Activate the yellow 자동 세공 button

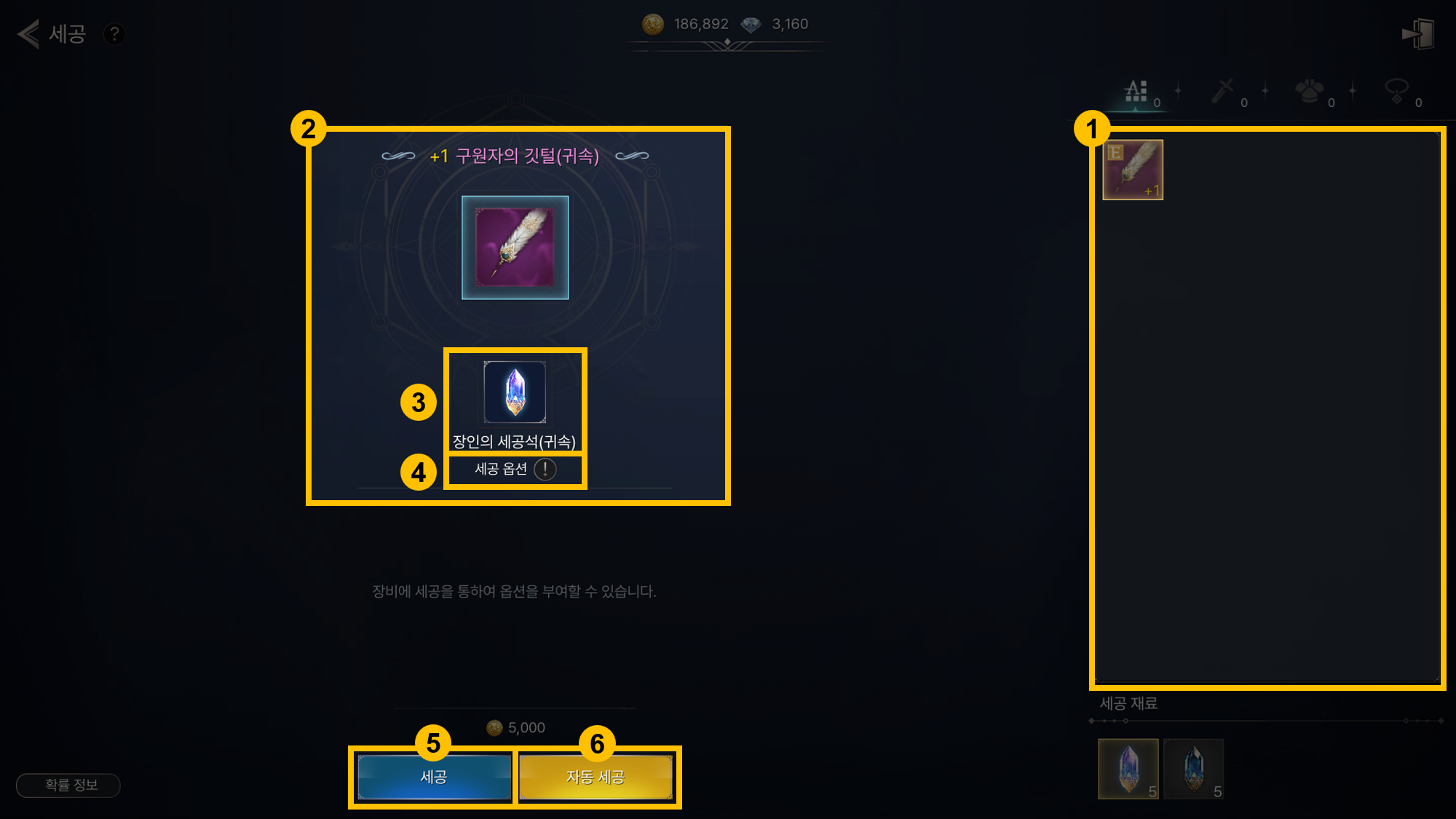[x=596, y=777]
